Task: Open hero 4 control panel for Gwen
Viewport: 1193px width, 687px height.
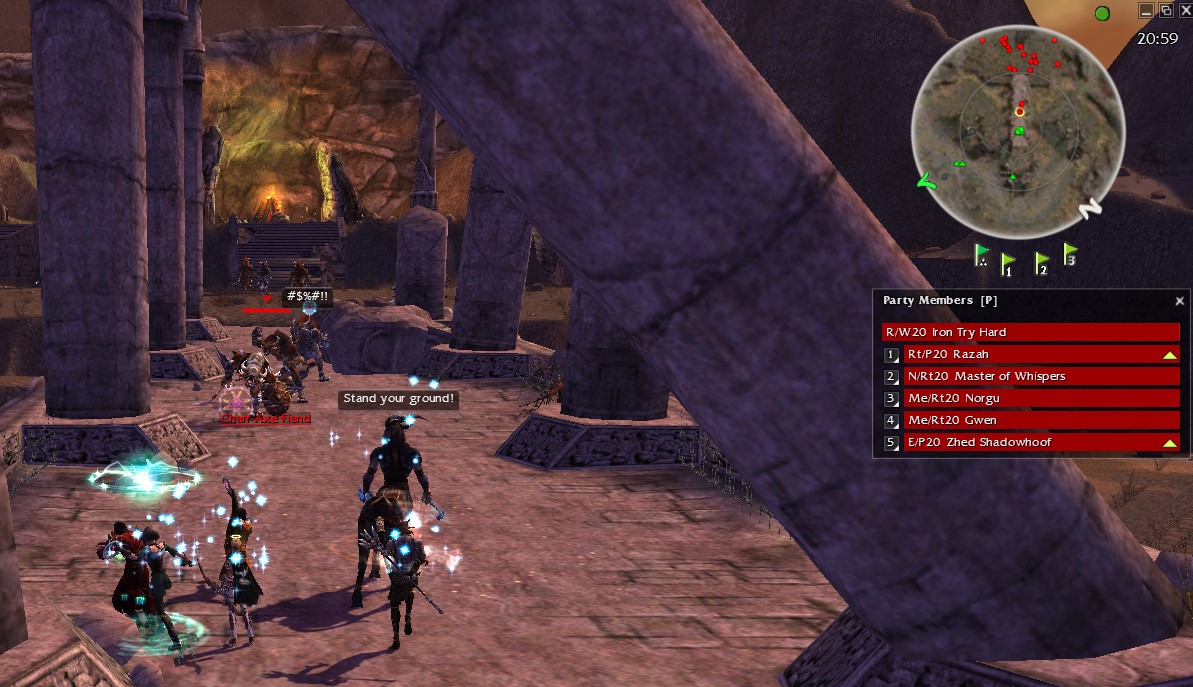Action: click(891, 421)
